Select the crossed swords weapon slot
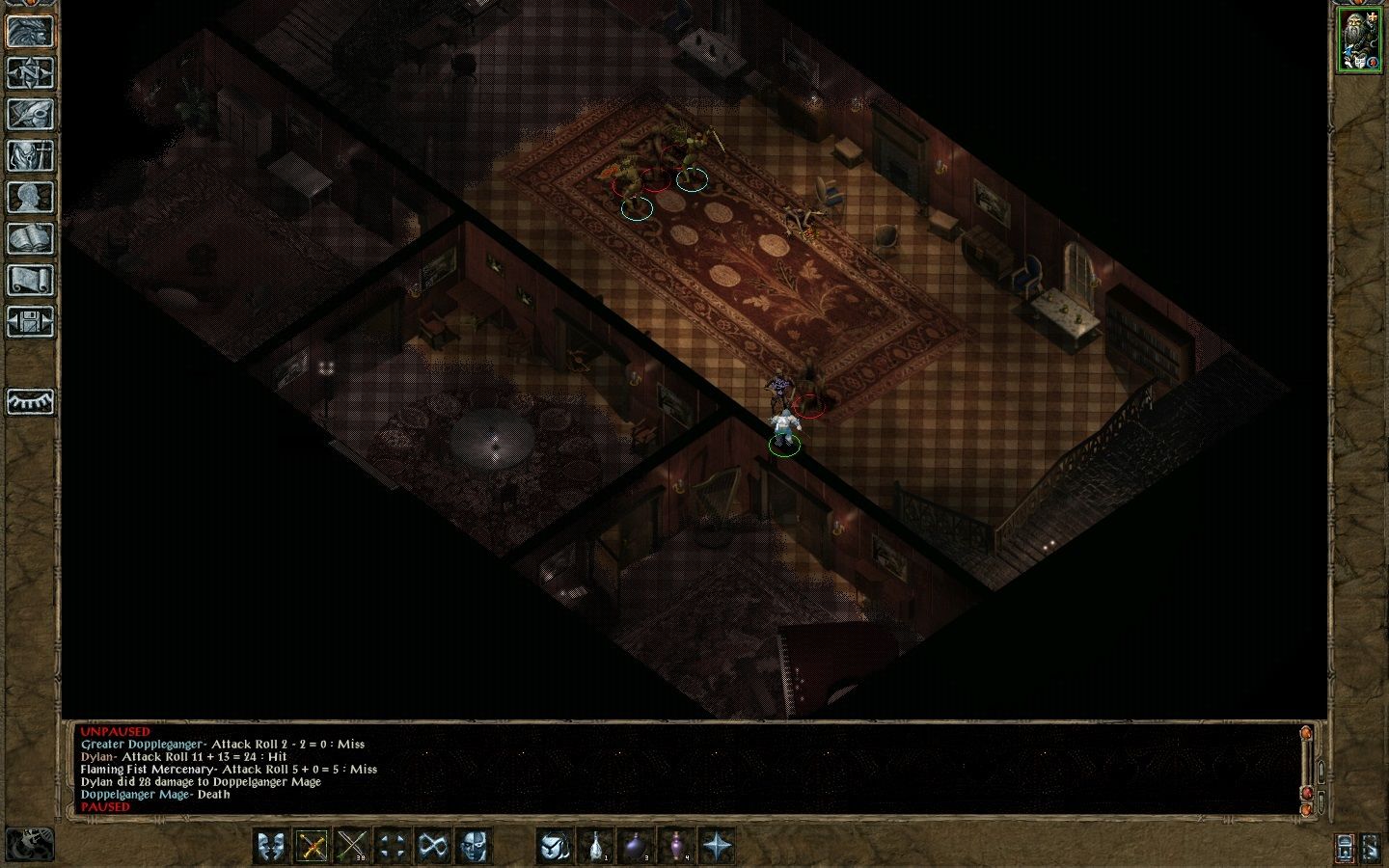The width and height of the screenshot is (1389, 868). pyautogui.click(x=313, y=846)
